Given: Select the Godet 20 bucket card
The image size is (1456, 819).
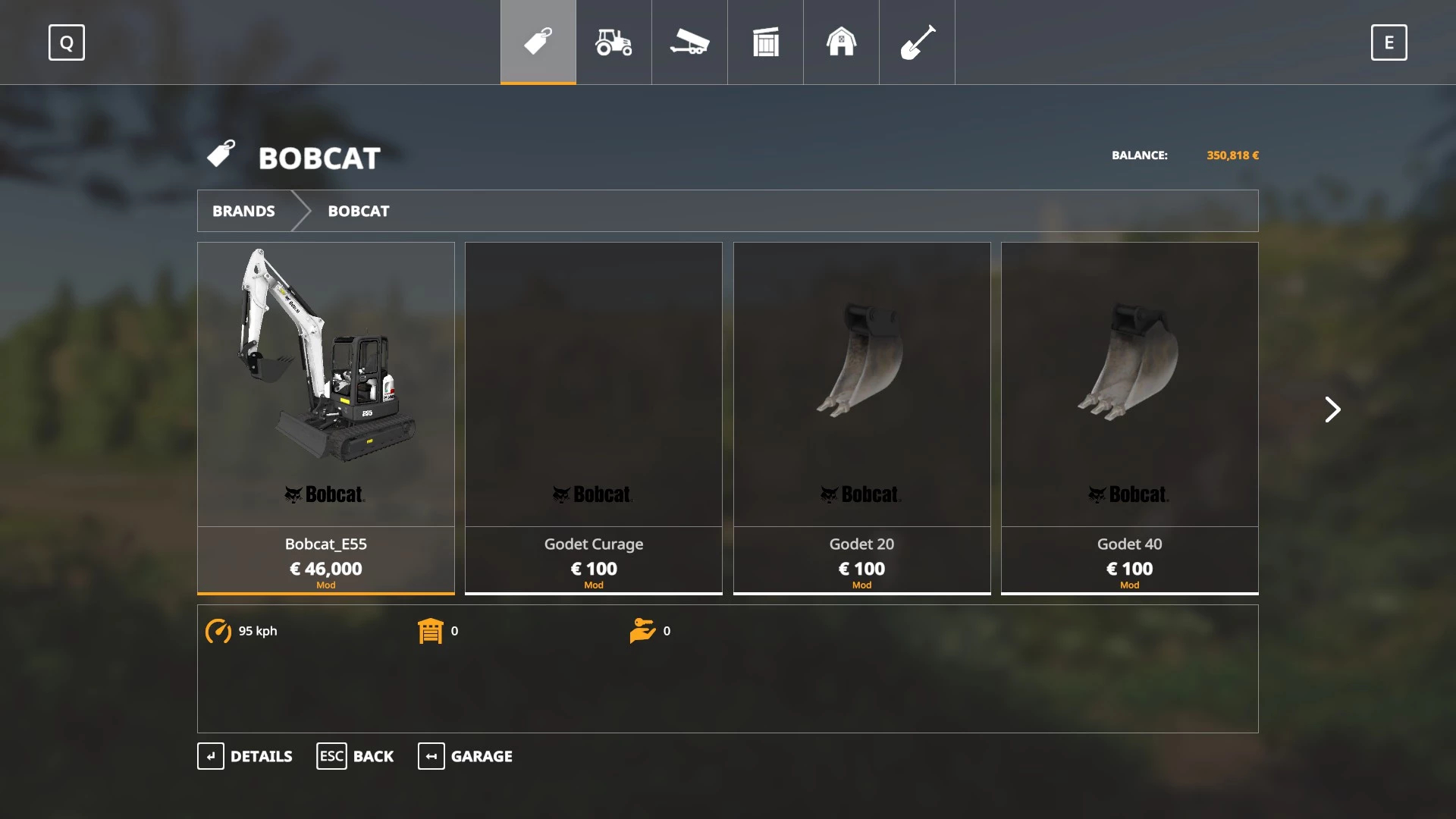Looking at the screenshot, I should tap(861, 417).
